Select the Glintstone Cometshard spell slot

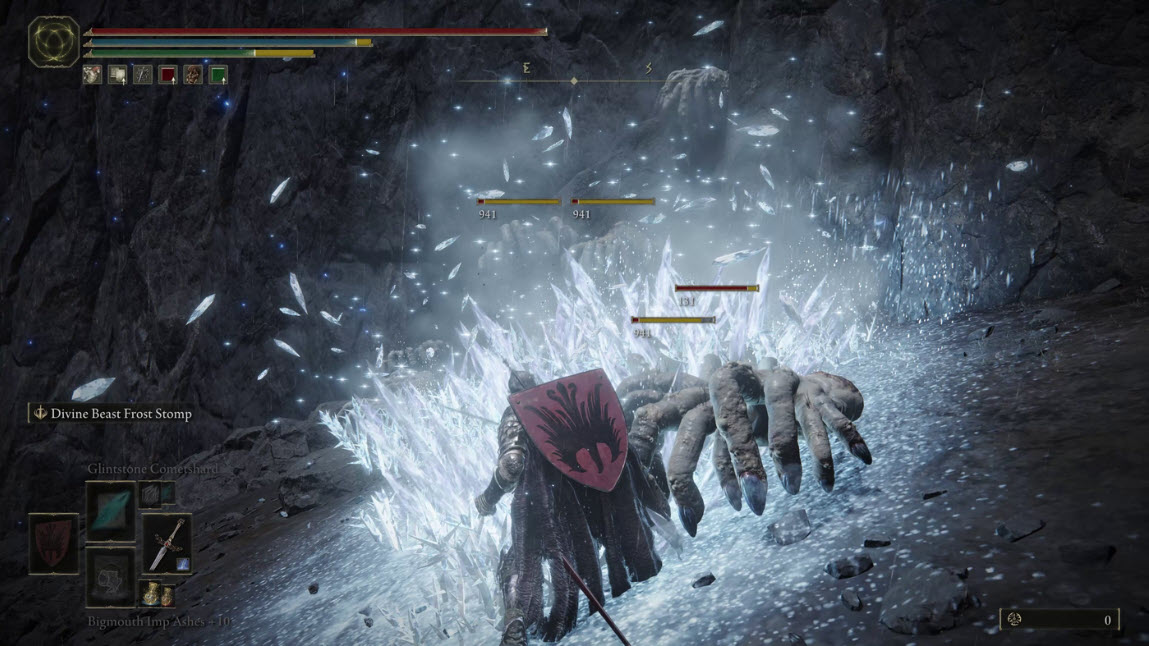tap(110, 510)
